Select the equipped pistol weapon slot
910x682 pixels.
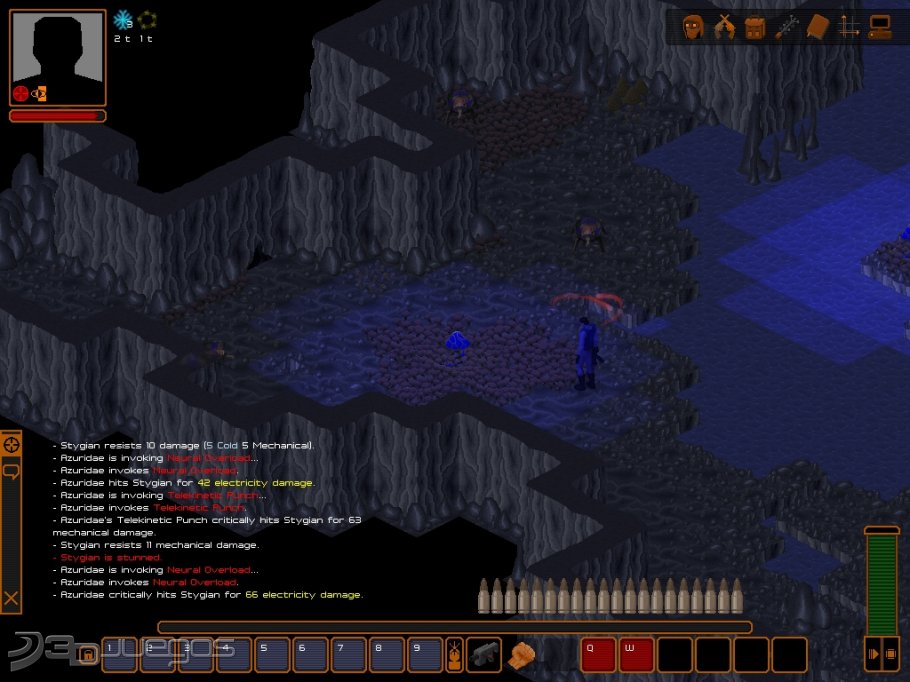[484, 654]
